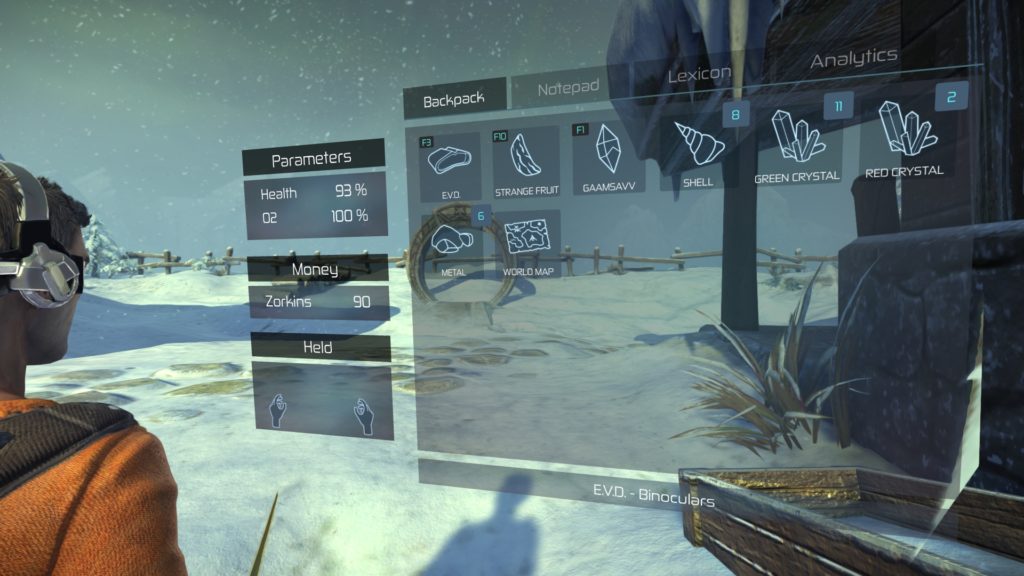Screen dimensions: 1024x576
Task: Open the Lexicon tab
Action: click(x=698, y=73)
